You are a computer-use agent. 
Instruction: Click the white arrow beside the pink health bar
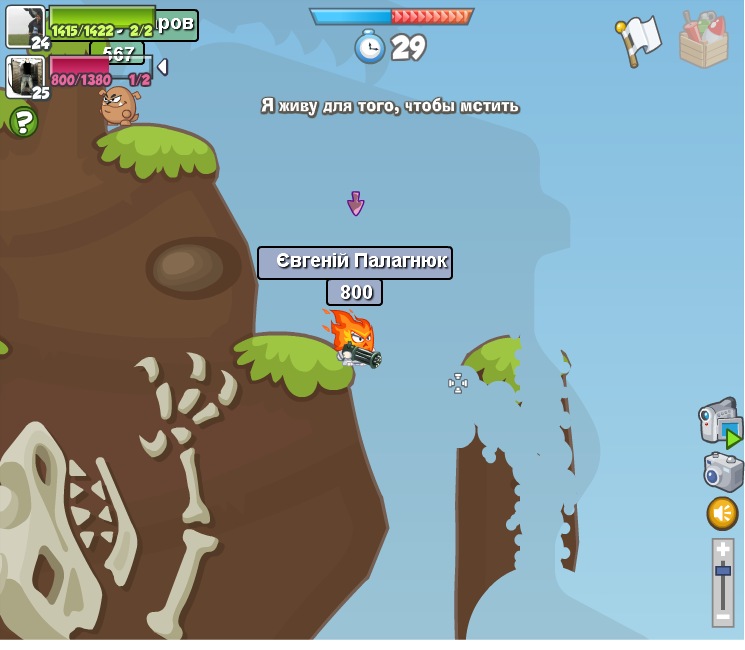162,67
